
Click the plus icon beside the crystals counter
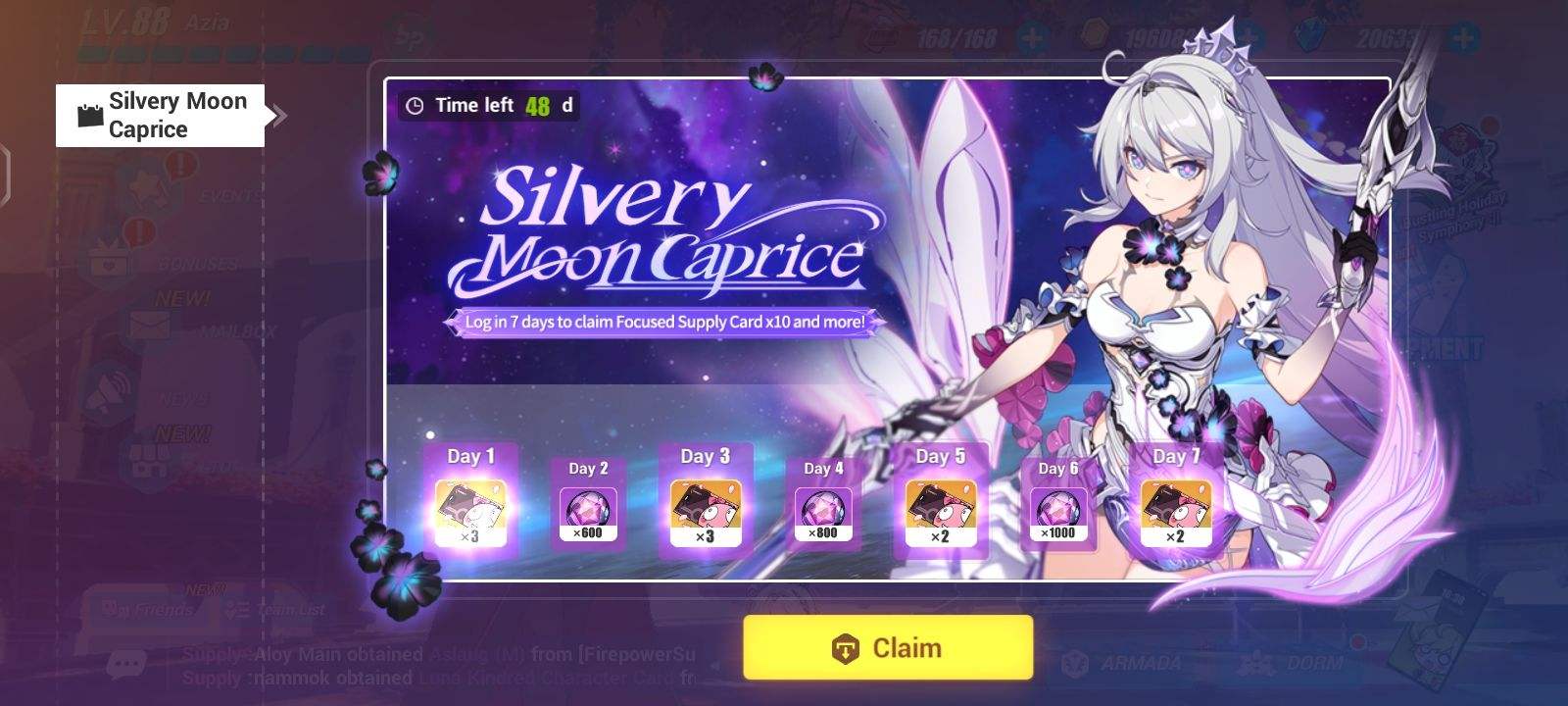coord(1462,38)
